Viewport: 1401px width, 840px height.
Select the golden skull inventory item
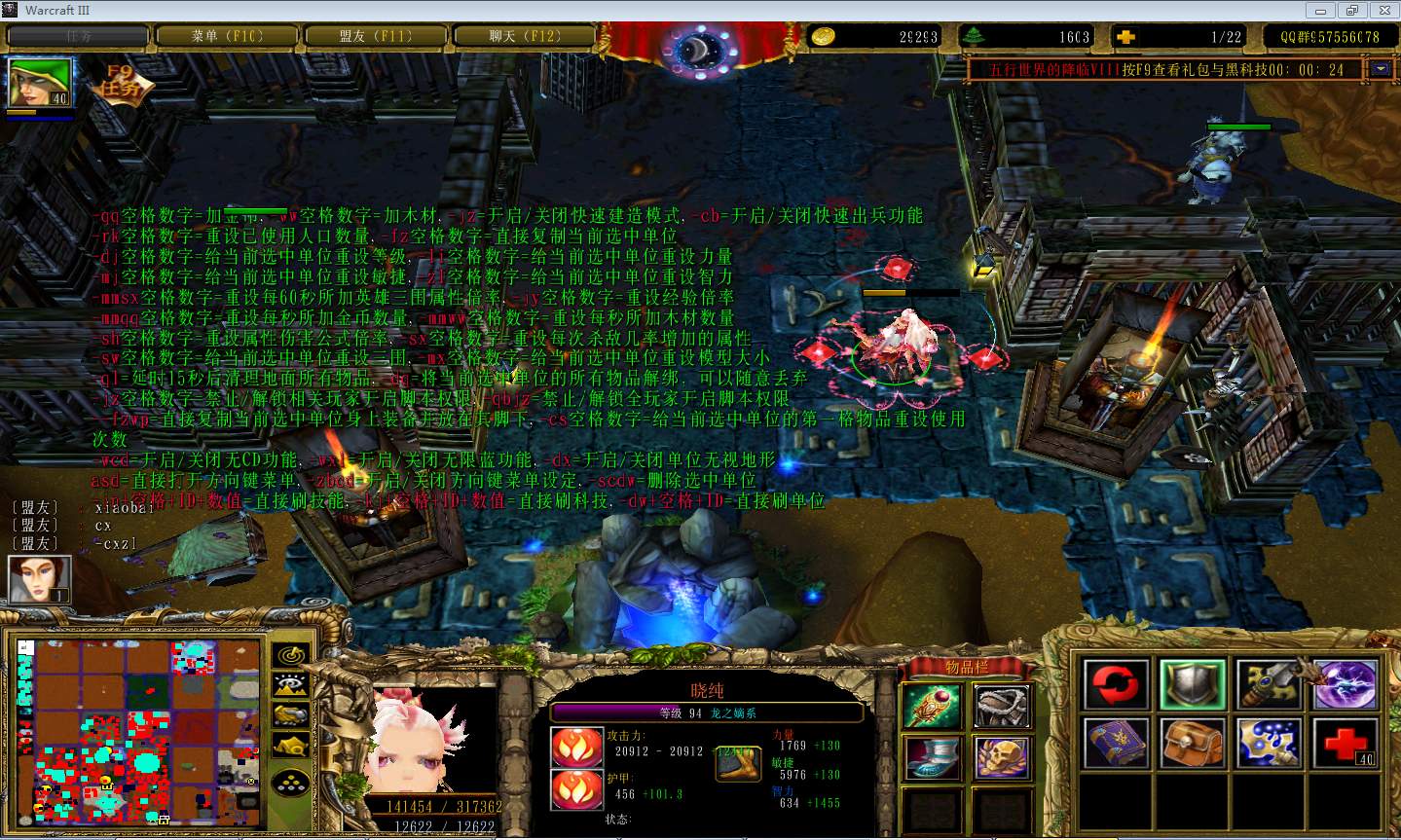click(1002, 758)
